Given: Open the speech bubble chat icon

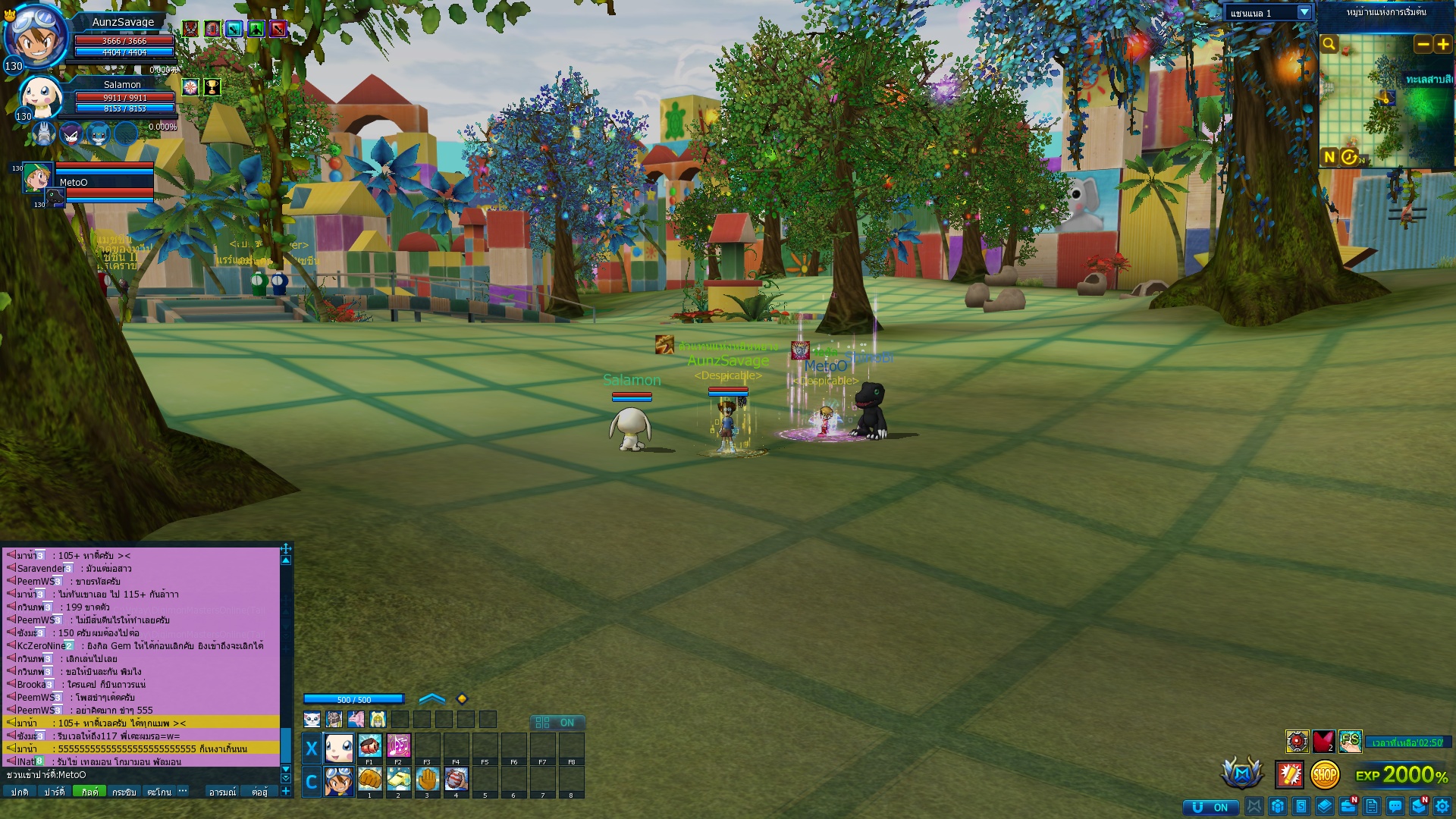Looking at the screenshot, I should [1395, 806].
